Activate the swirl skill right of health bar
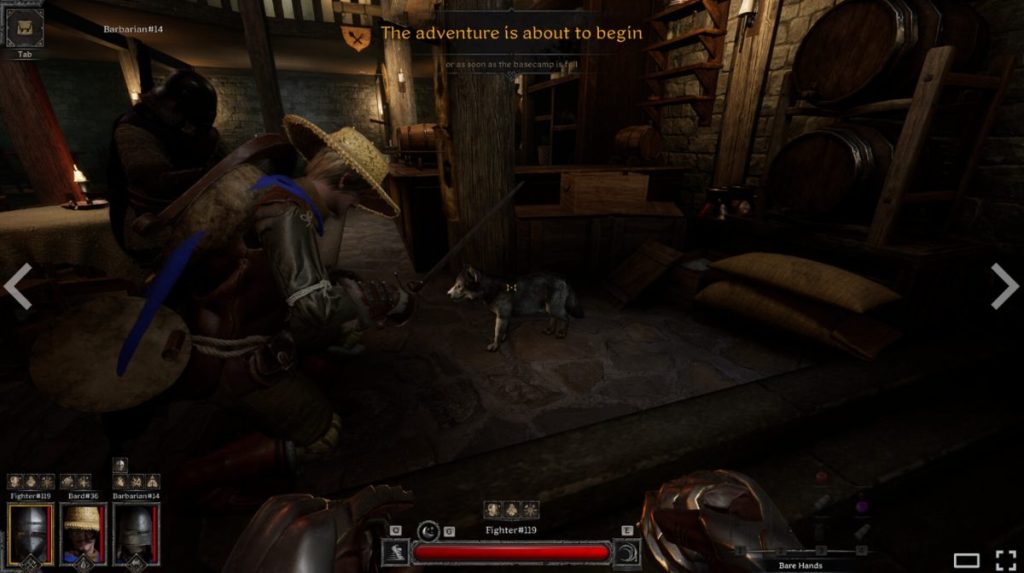1024x573 pixels. (628, 552)
